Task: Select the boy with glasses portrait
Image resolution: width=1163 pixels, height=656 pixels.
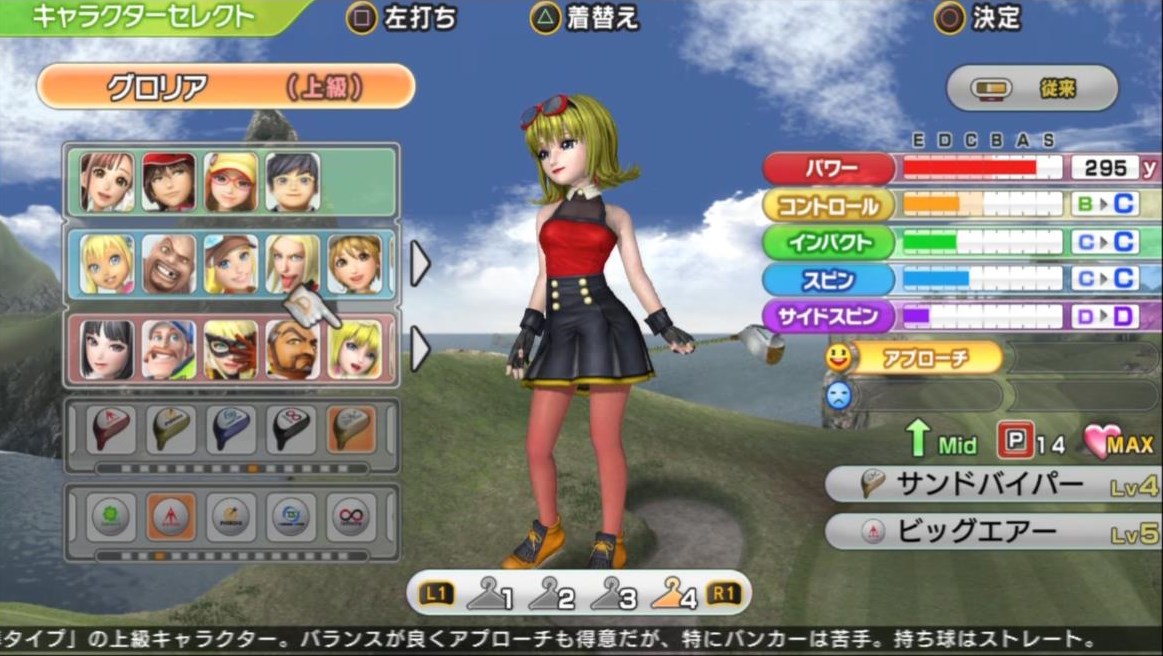Action: [x=292, y=181]
